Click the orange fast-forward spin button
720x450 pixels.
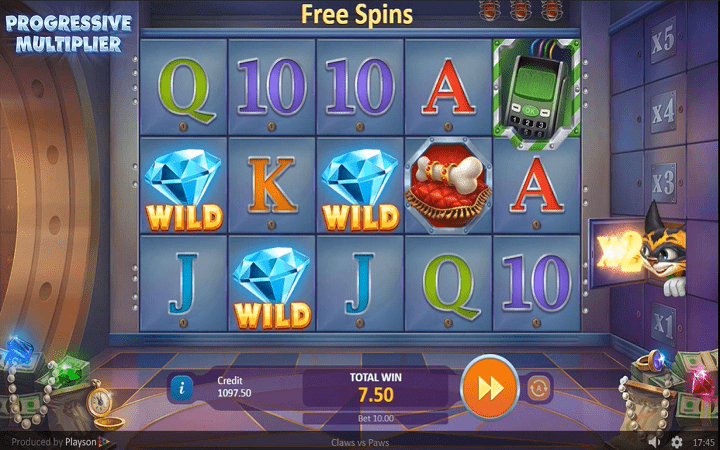(x=489, y=386)
